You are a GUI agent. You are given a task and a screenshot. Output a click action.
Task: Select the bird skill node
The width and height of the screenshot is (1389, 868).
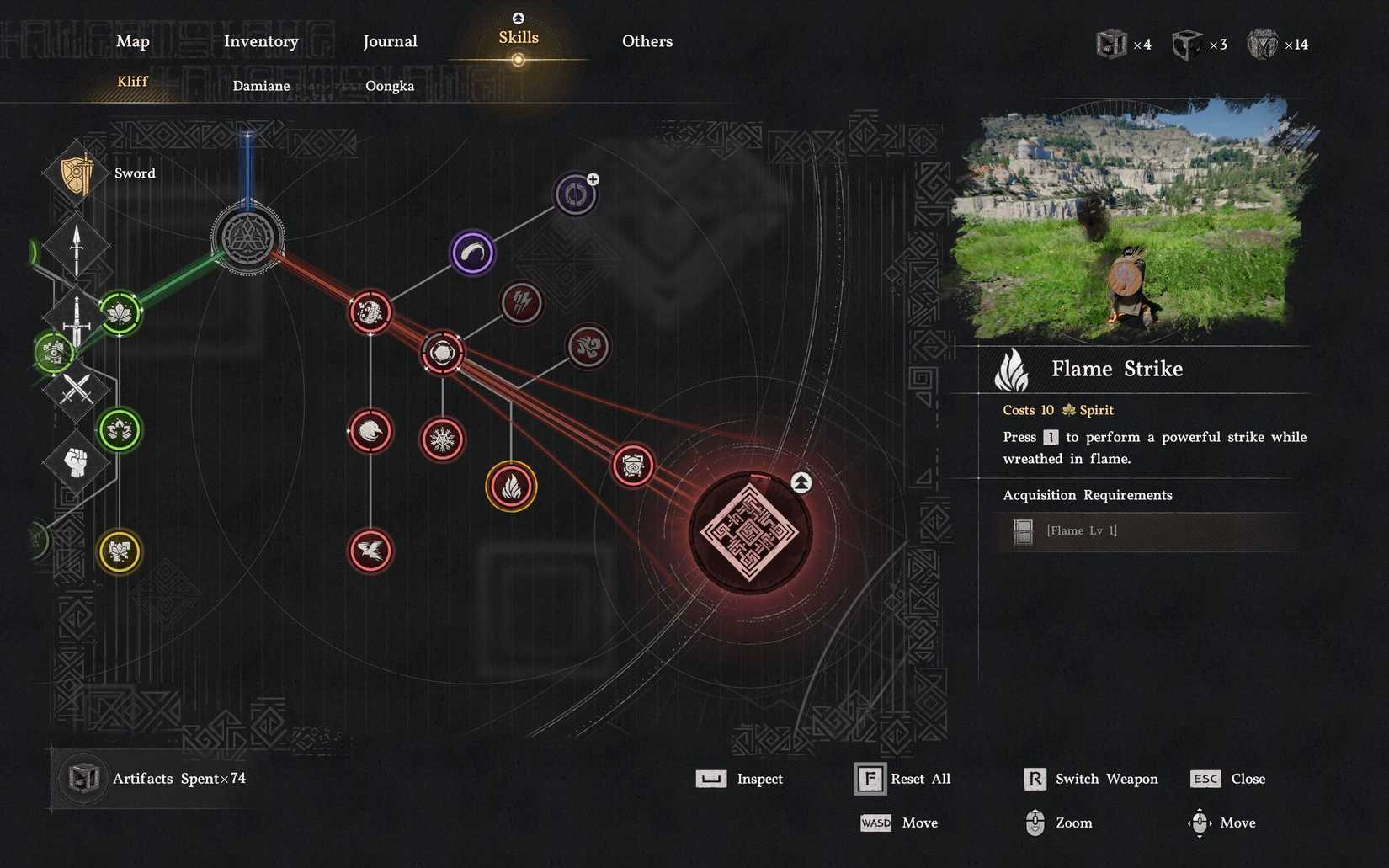370,551
